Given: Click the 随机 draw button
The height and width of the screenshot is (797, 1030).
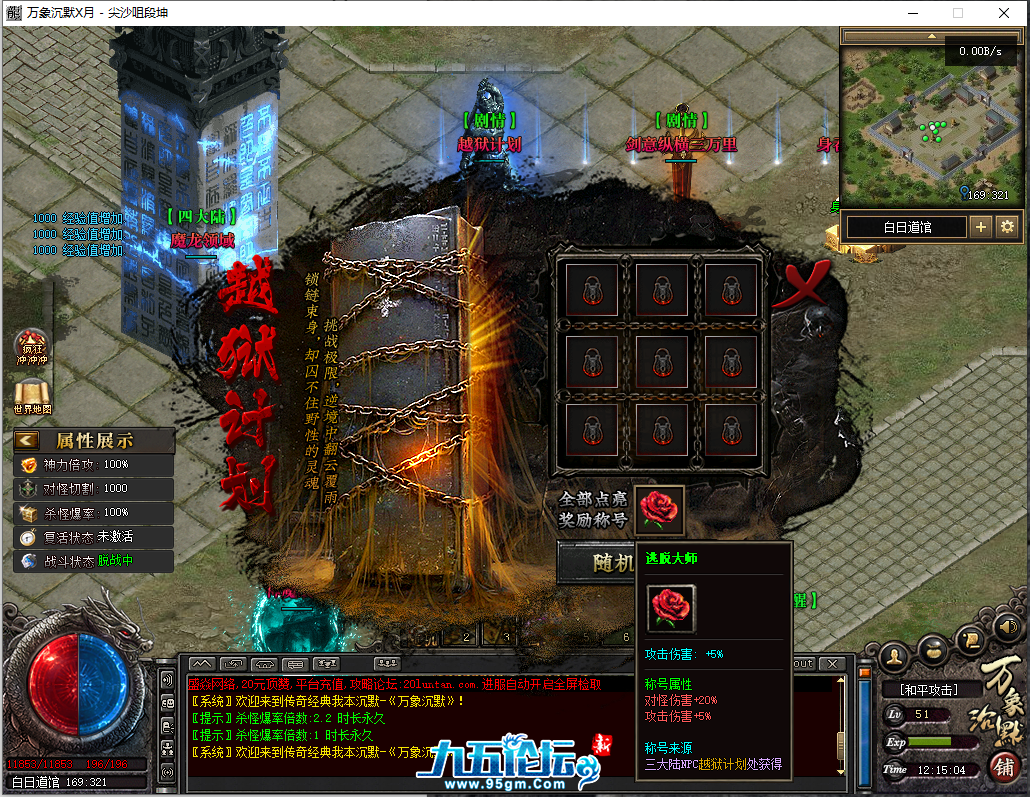Looking at the screenshot, I should click(x=598, y=563).
